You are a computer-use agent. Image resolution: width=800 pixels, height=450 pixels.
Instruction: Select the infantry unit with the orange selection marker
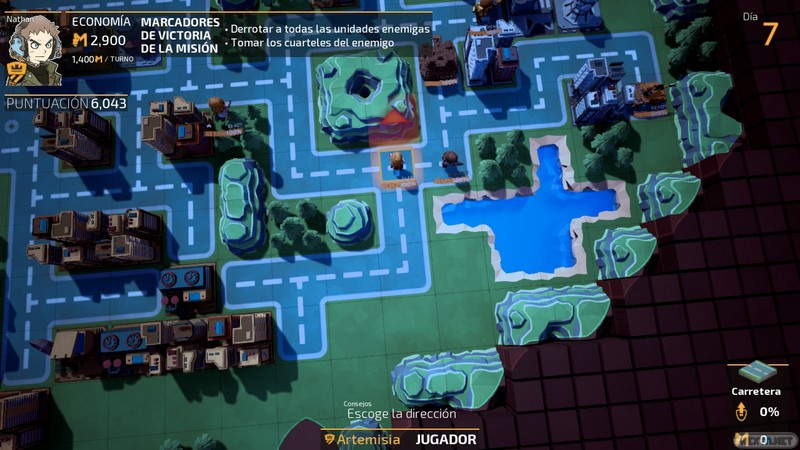pyautogui.click(x=398, y=162)
